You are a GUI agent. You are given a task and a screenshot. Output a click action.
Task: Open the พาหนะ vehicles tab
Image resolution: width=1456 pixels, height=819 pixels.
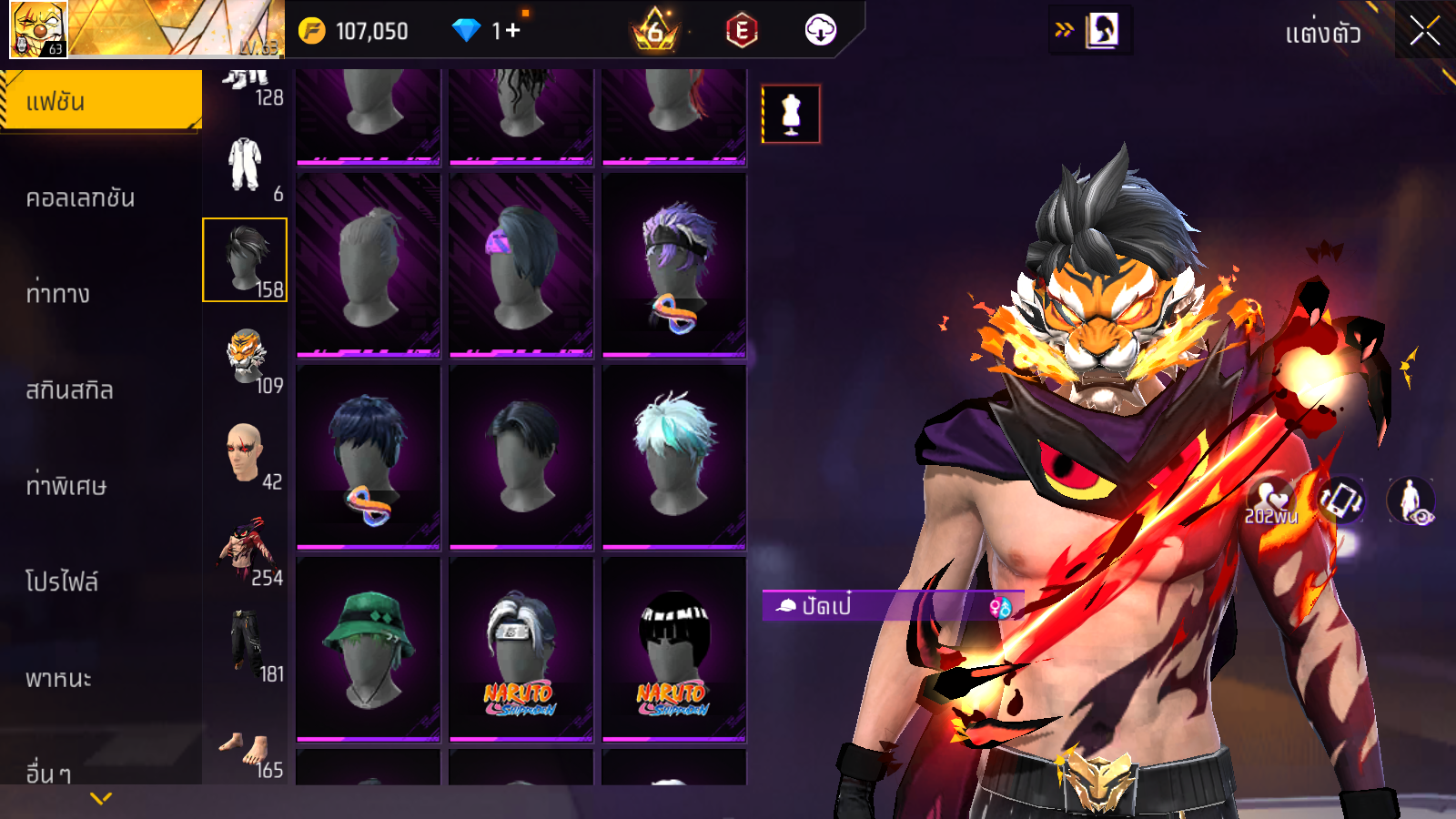pos(59,678)
